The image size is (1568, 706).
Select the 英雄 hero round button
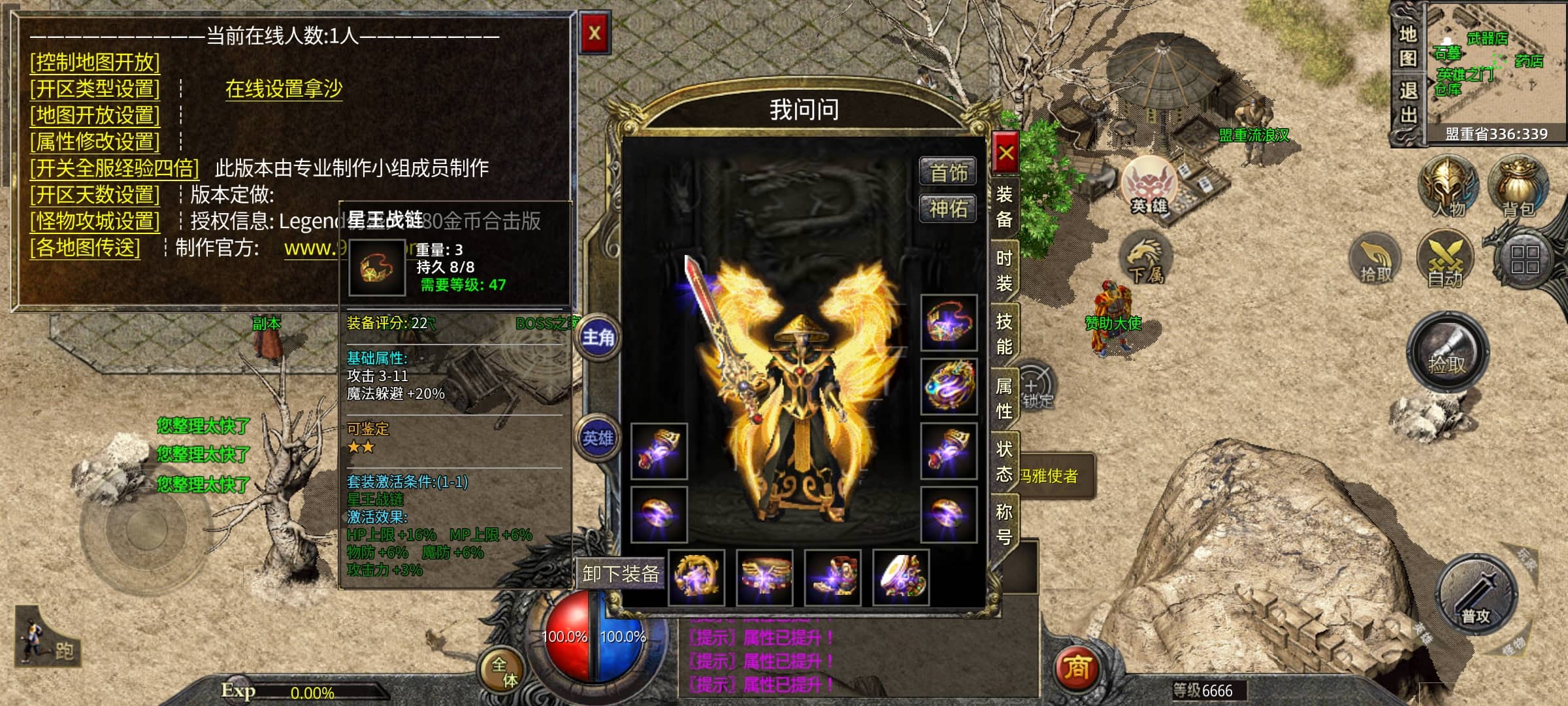(598, 437)
